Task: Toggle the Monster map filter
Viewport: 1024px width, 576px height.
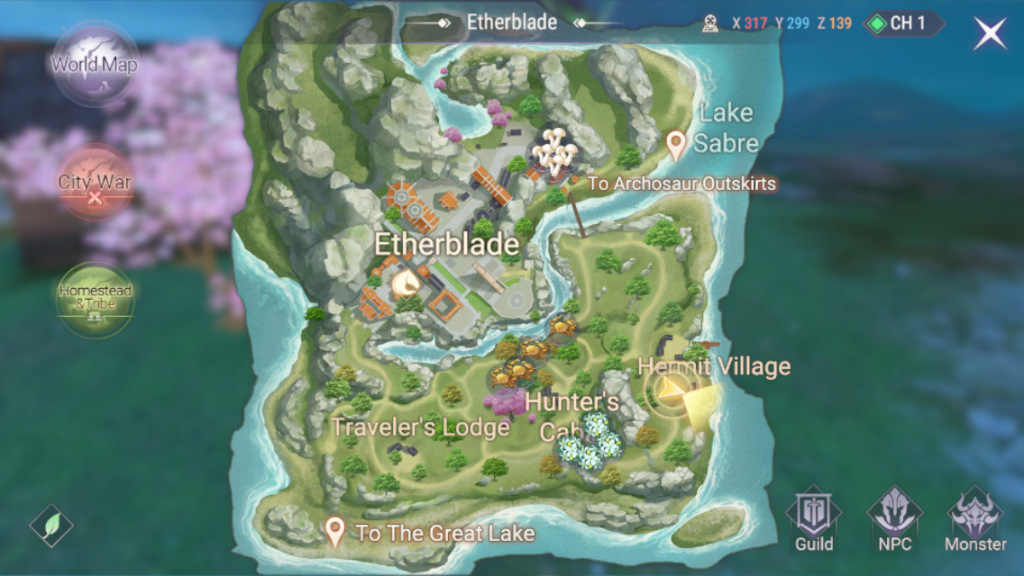Action: (x=975, y=520)
